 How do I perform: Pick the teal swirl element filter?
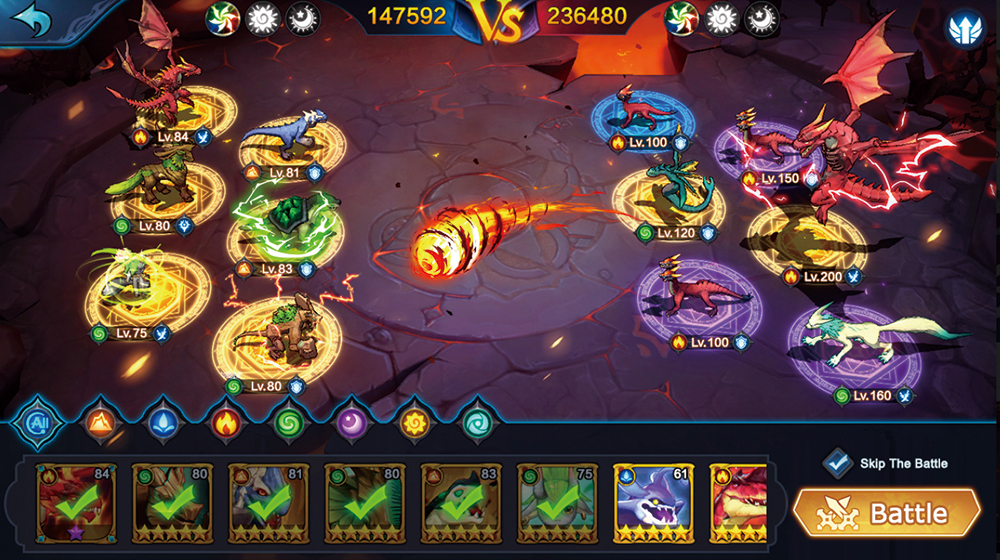click(x=474, y=423)
